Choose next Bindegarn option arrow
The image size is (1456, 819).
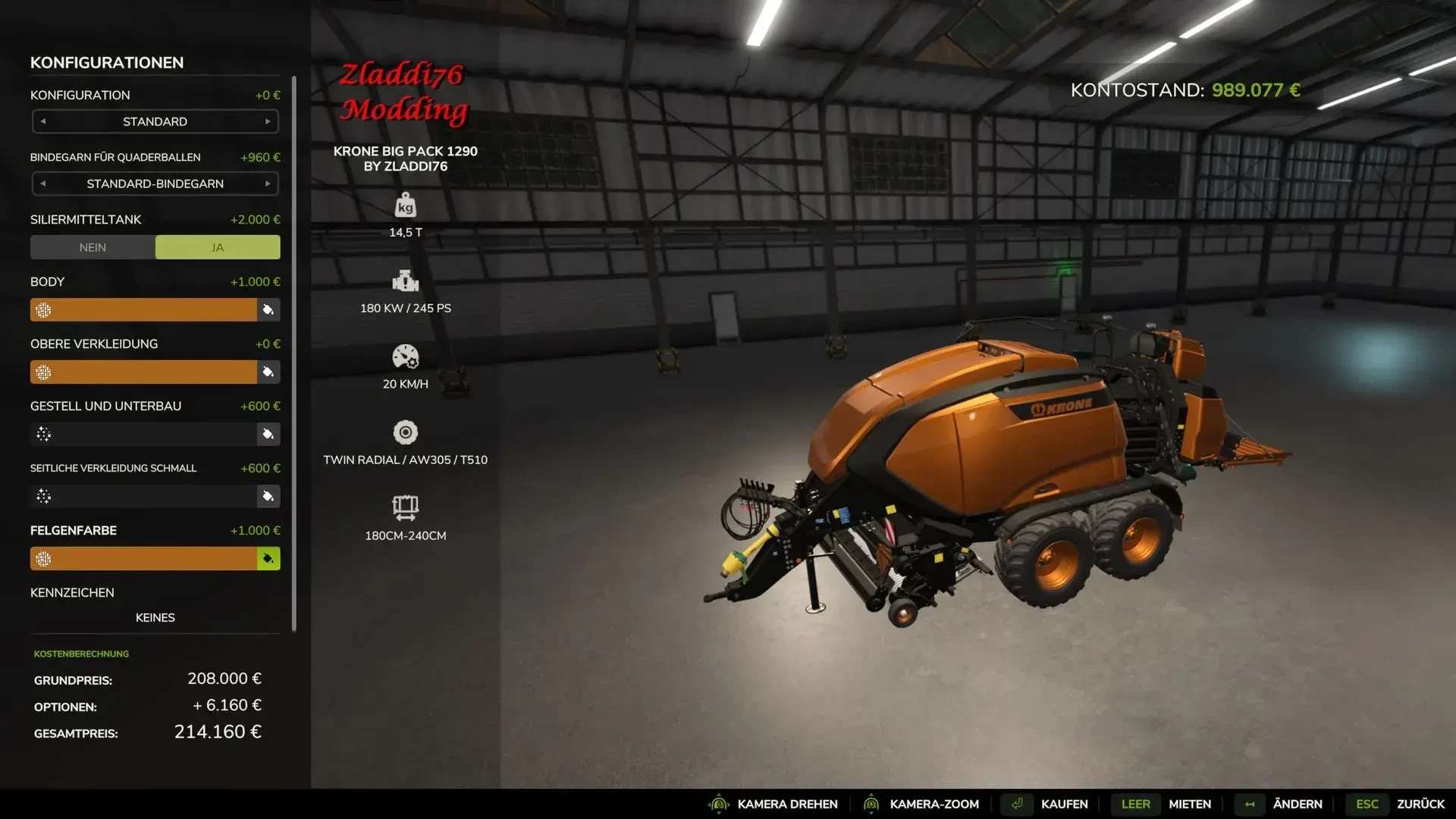coord(268,184)
